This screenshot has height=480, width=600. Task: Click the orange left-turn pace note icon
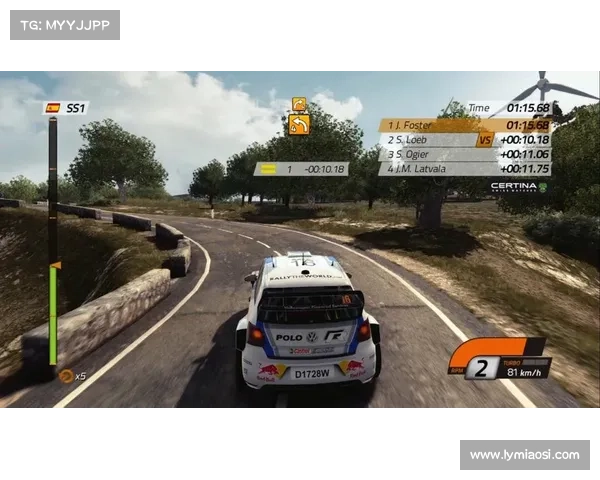click(x=299, y=125)
